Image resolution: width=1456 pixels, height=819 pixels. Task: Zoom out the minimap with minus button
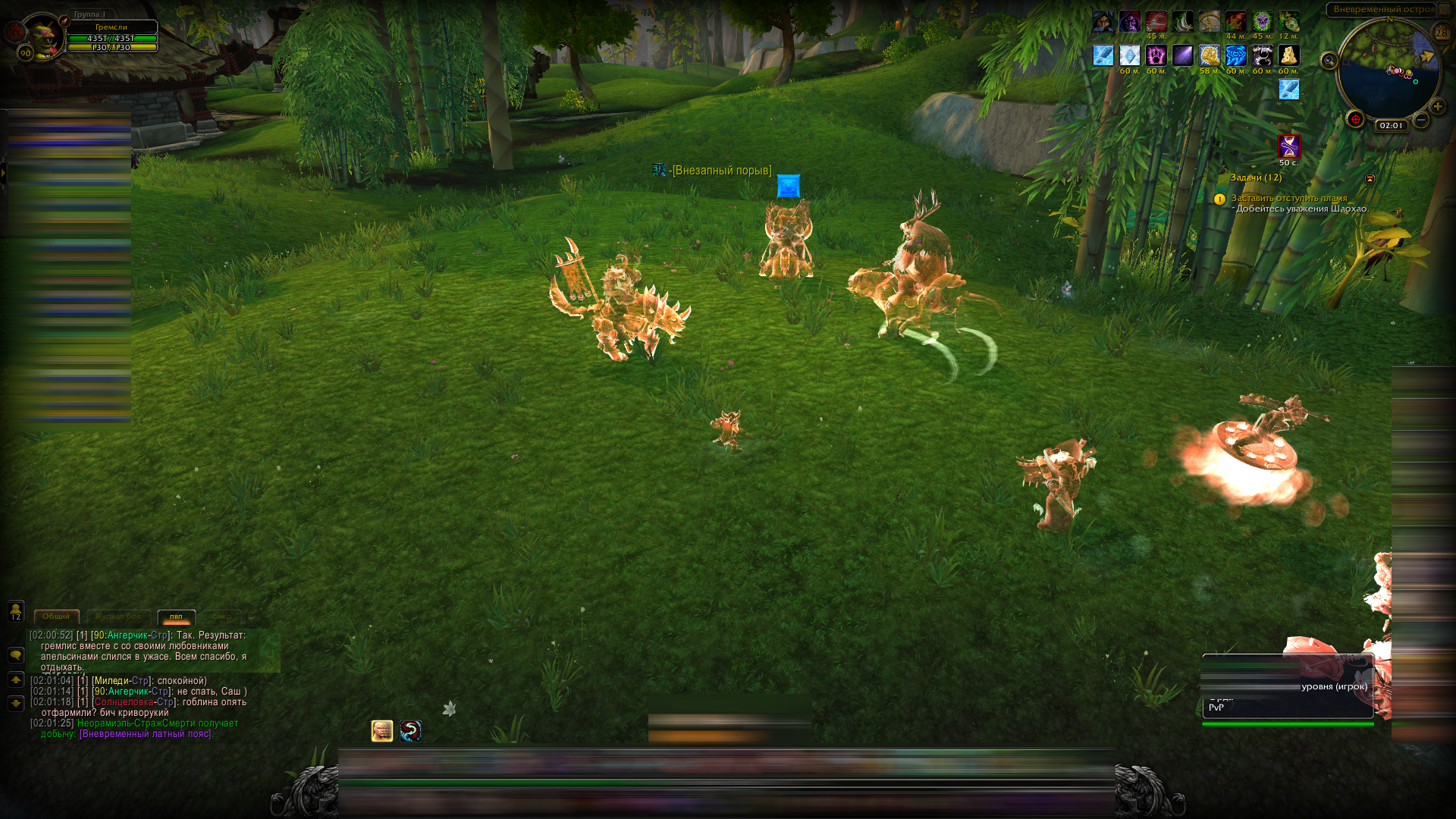[1421, 120]
